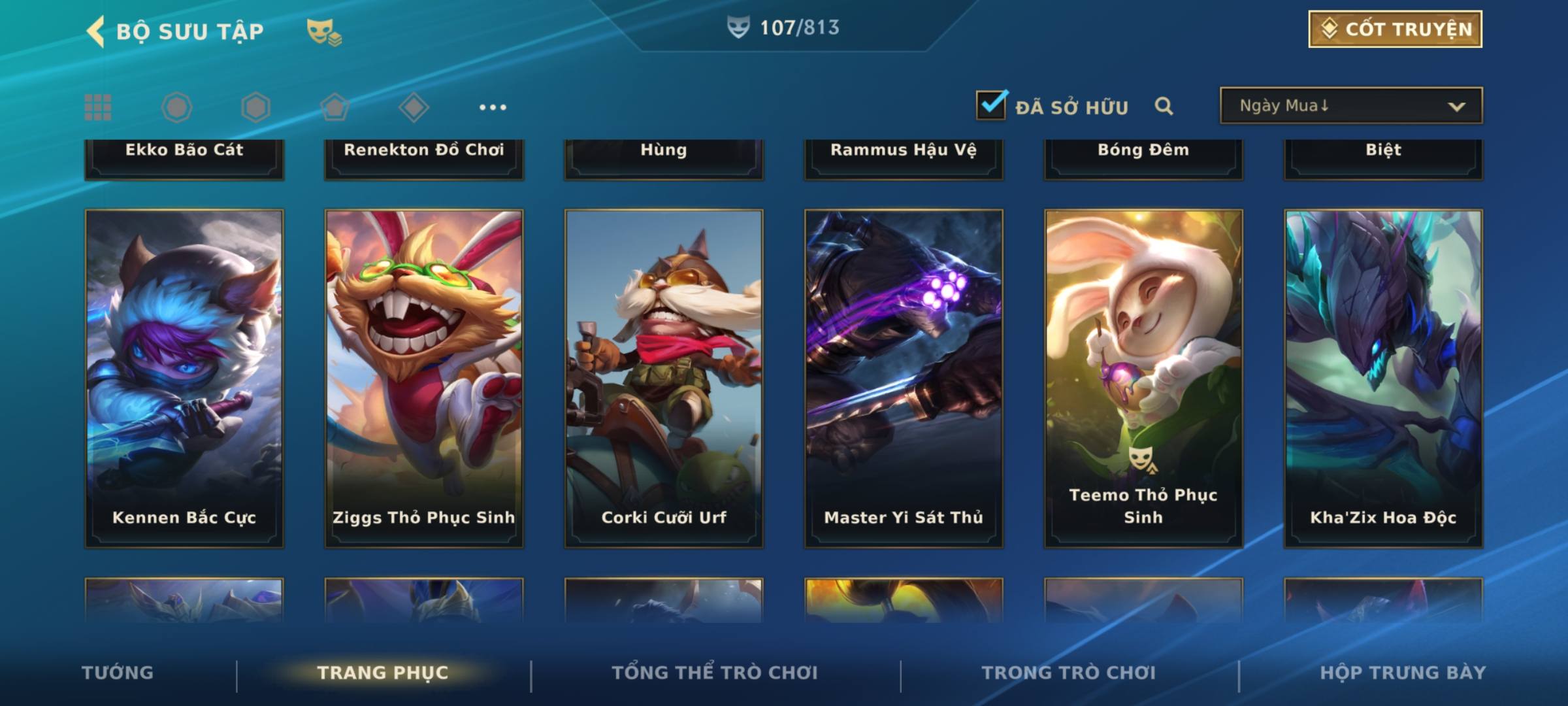Go back from Bộ Sưu Tập screen
The image size is (1568, 706).
point(97,31)
